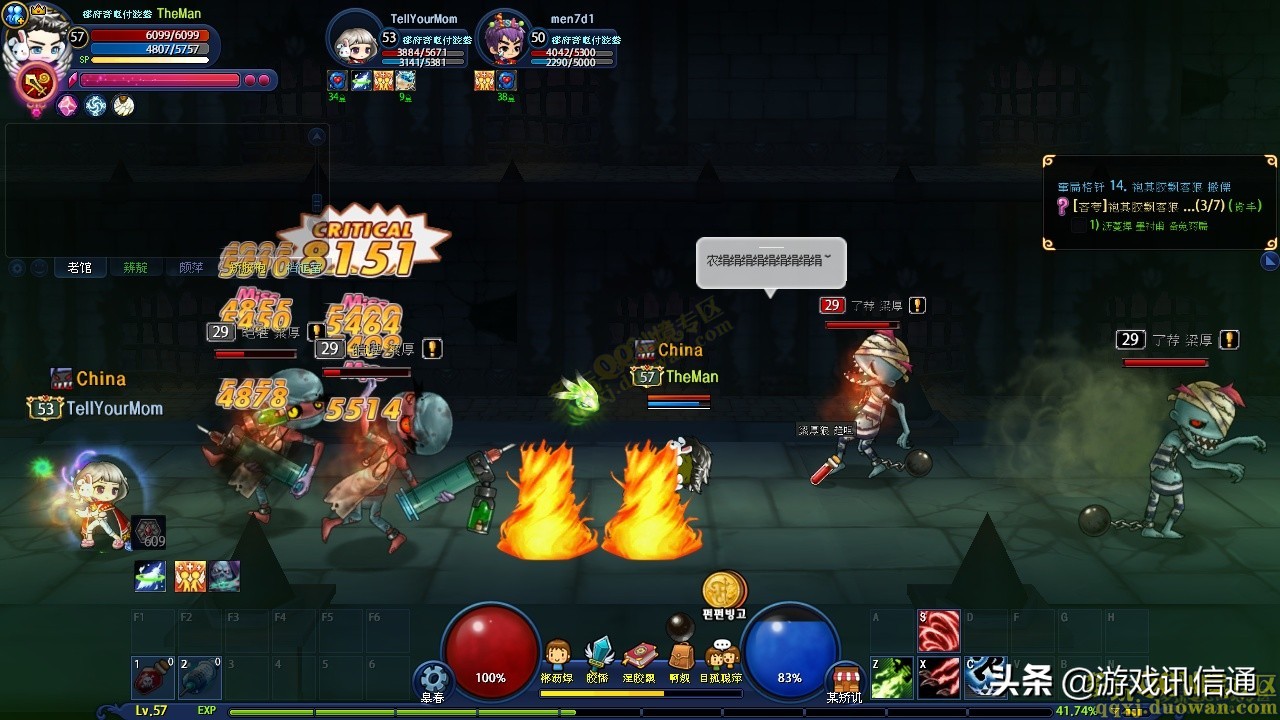
Task: Open the gear settings menu button
Action: coord(434,676)
